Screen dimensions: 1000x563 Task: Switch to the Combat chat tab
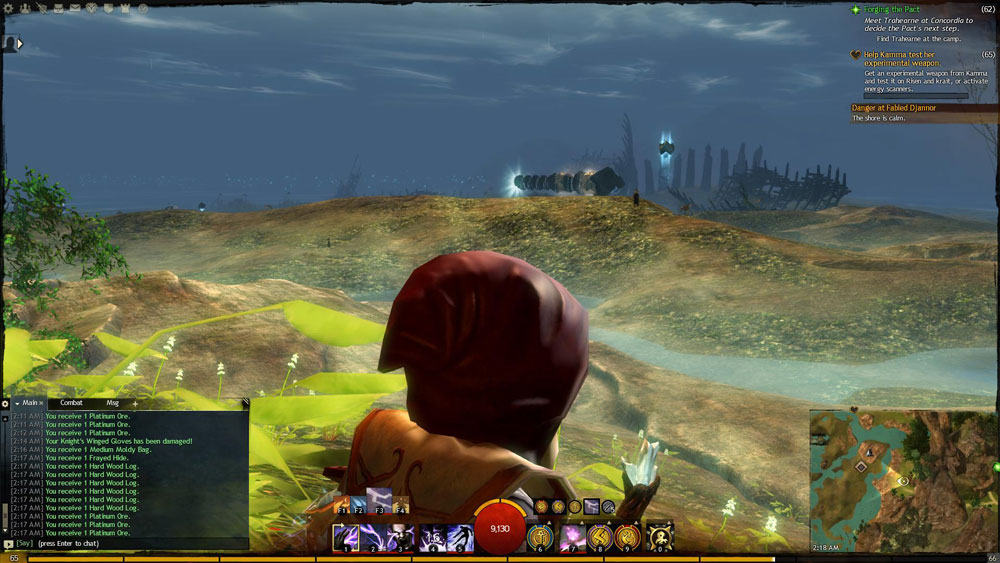pyautogui.click(x=72, y=403)
